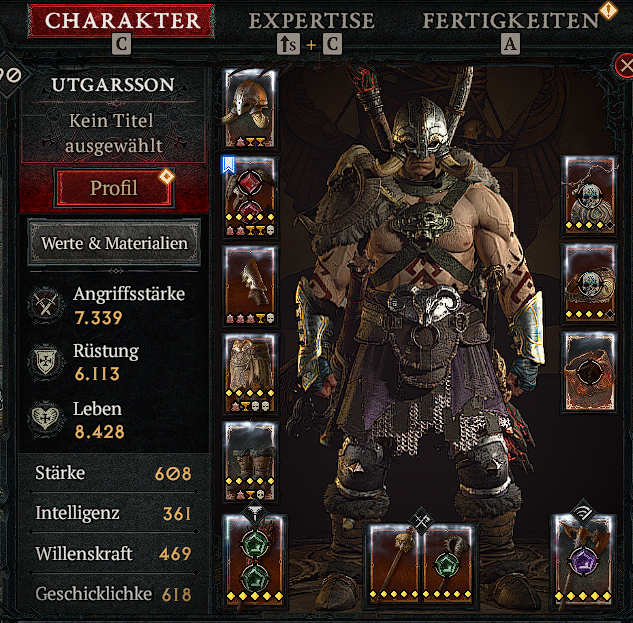Show Werte & Materialien details
This screenshot has width=633, height=623.
coord(114,243)
